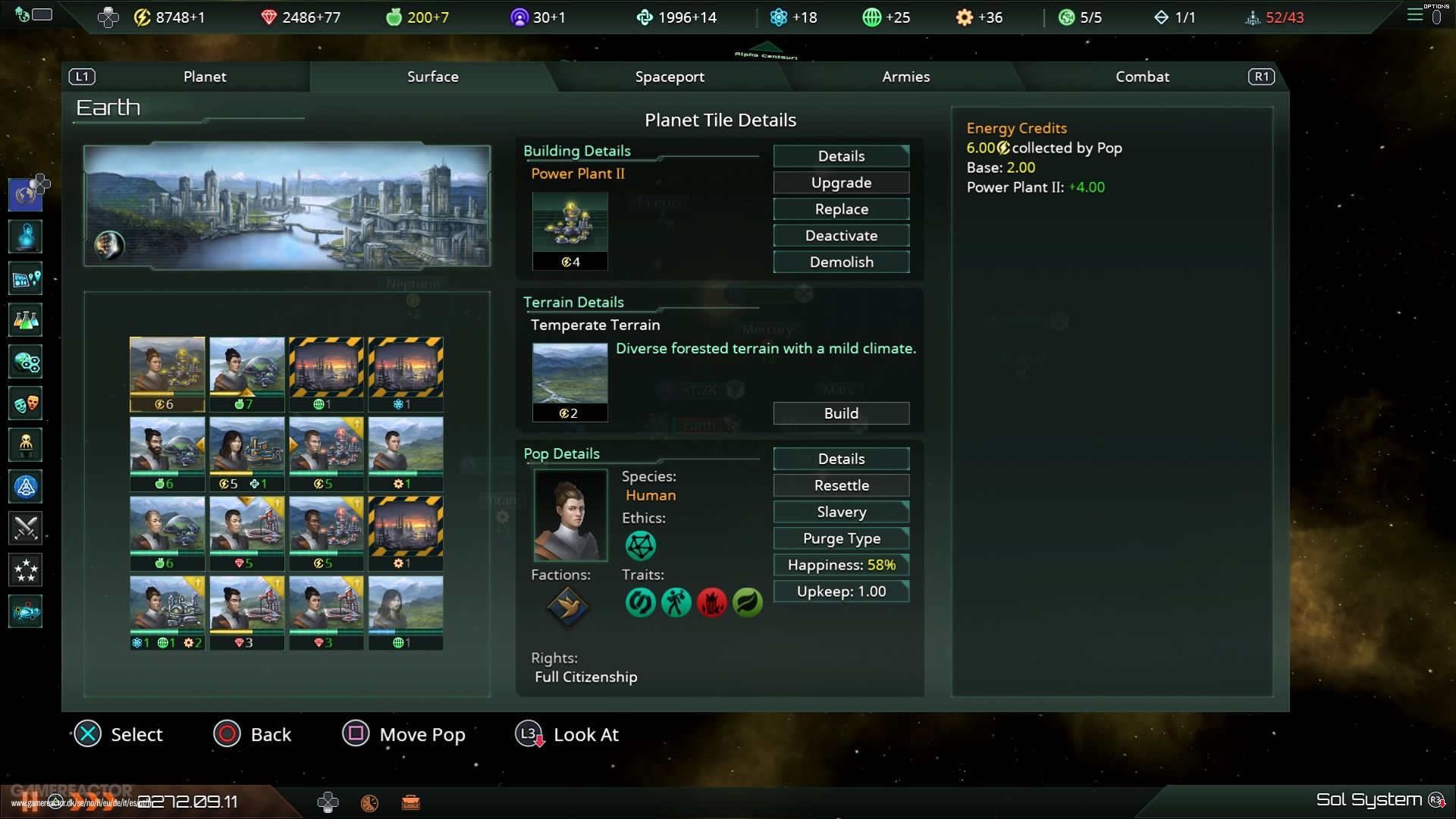The height and width of the screenshot is (819, 1456).
Task: Open the Technology panel via the flasks icon
Action: coord(25,320)
